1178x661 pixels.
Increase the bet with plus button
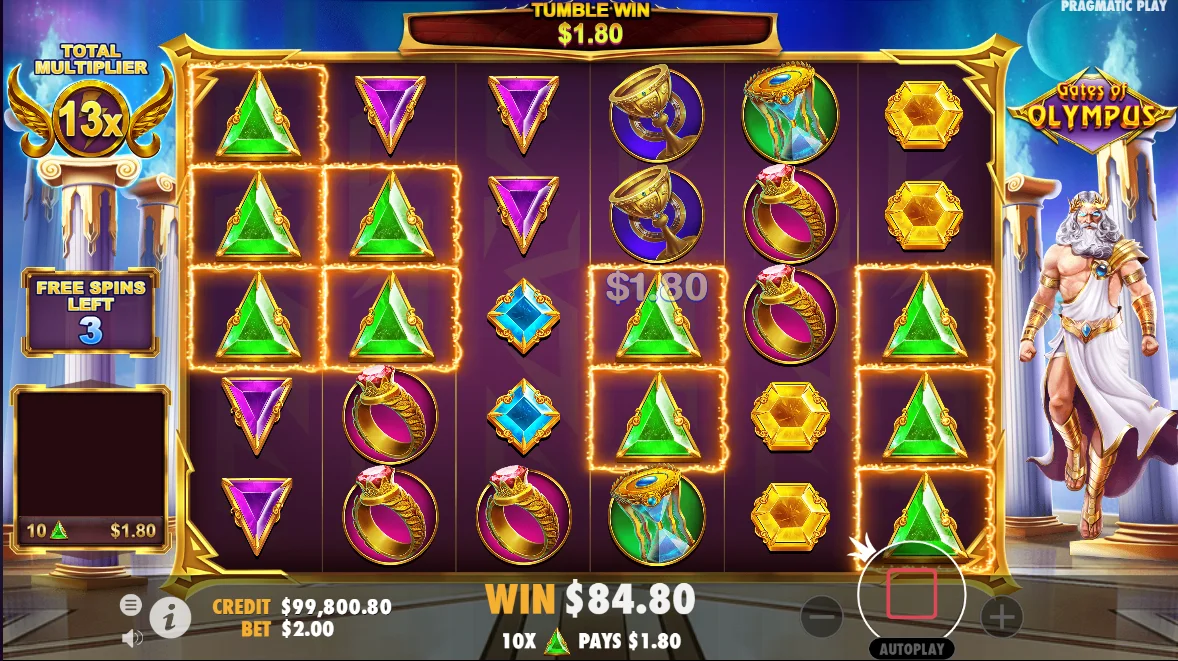pyautogui.click(x=1001, y=617)
